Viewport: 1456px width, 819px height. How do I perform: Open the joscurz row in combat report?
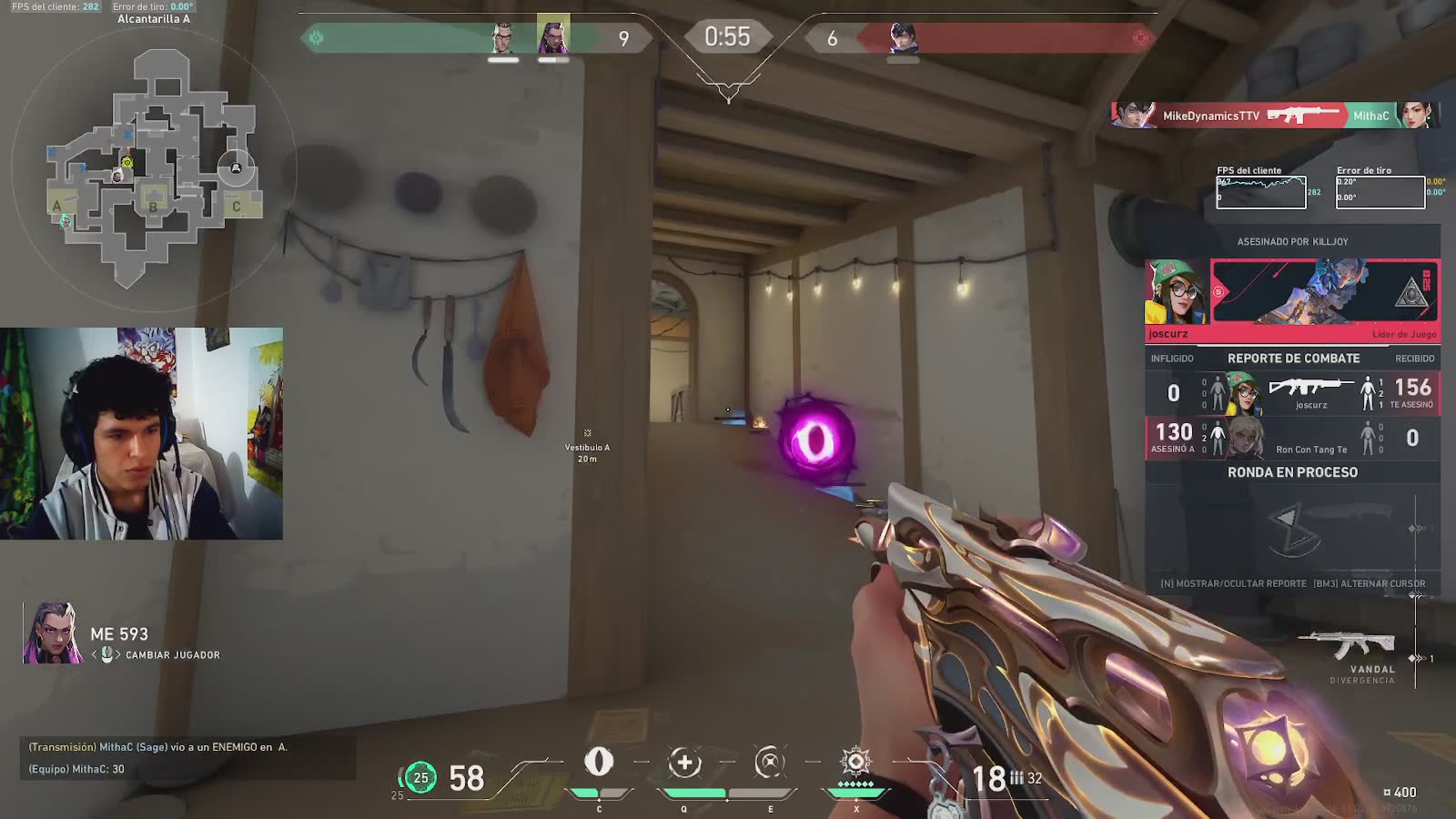1292,393
